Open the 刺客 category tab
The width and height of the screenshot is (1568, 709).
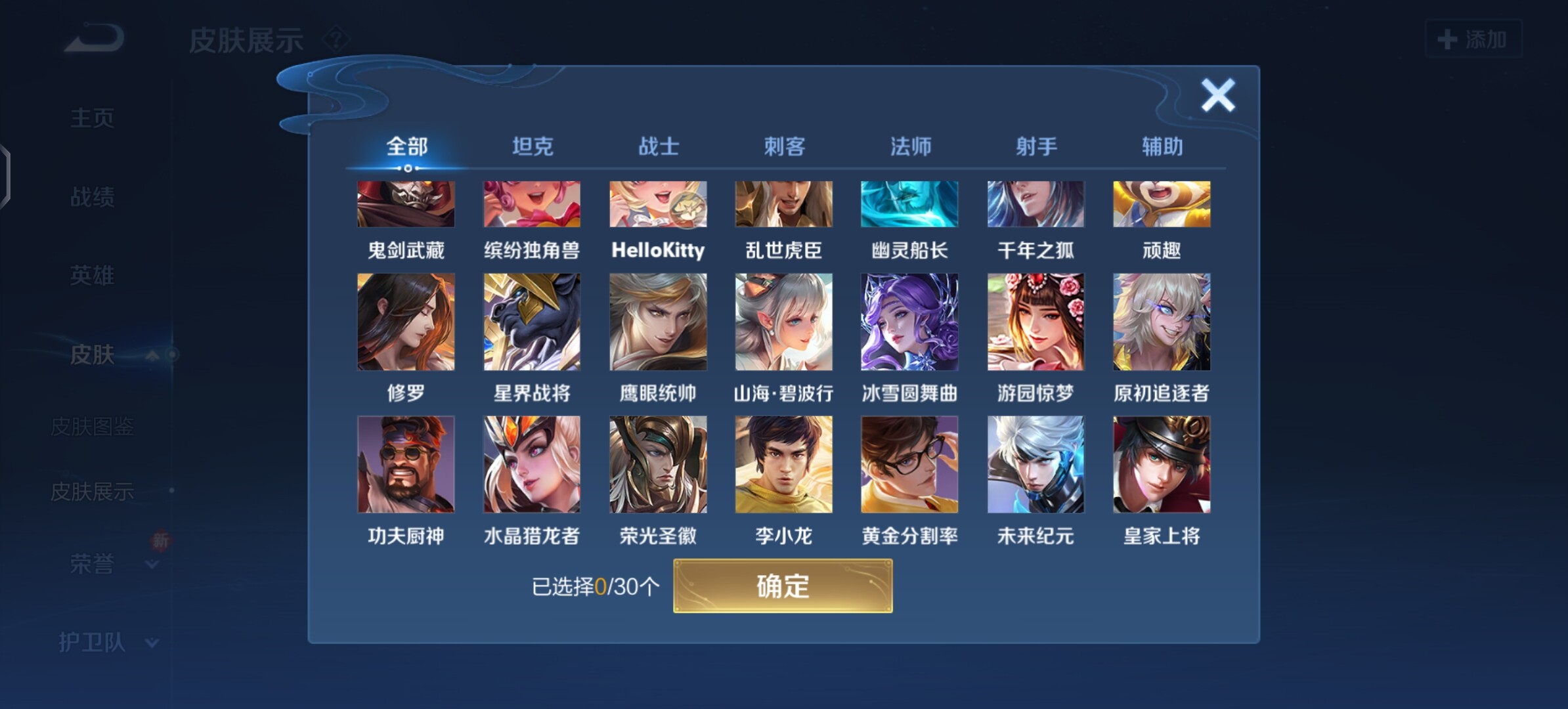click(784, 146)
